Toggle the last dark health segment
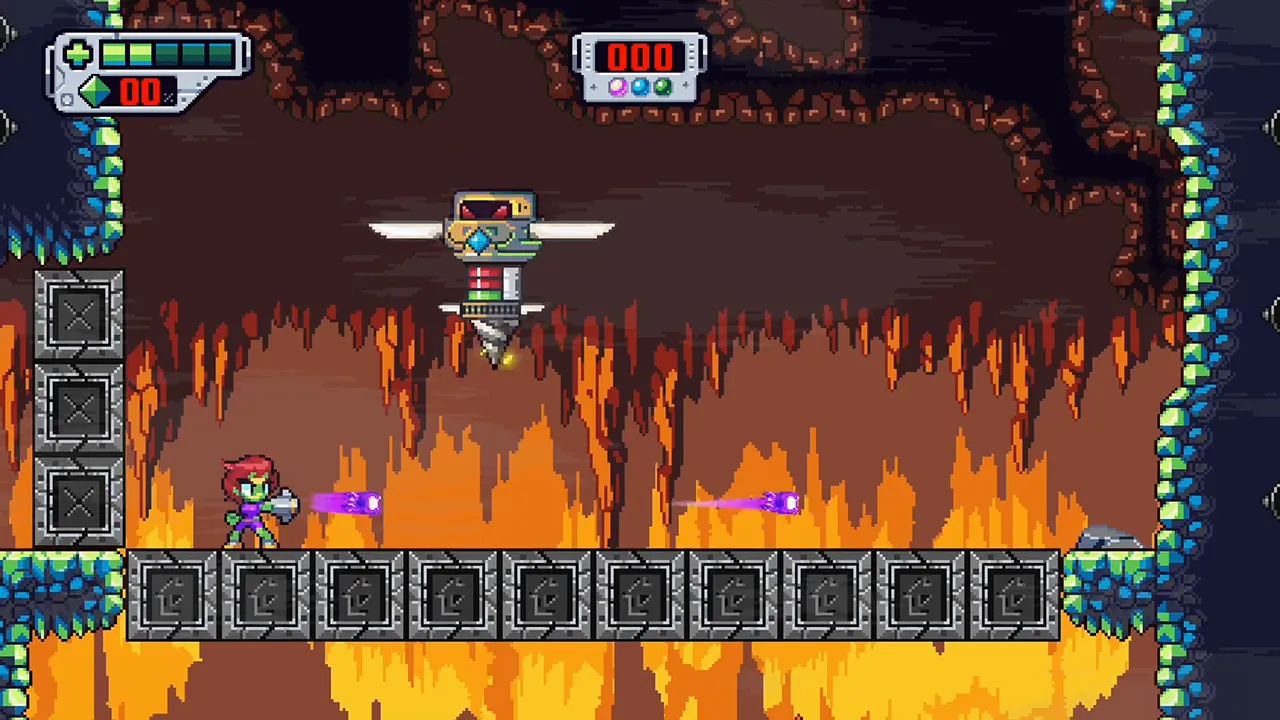This screenshot has width=1280, height=720. pos(221,53)
